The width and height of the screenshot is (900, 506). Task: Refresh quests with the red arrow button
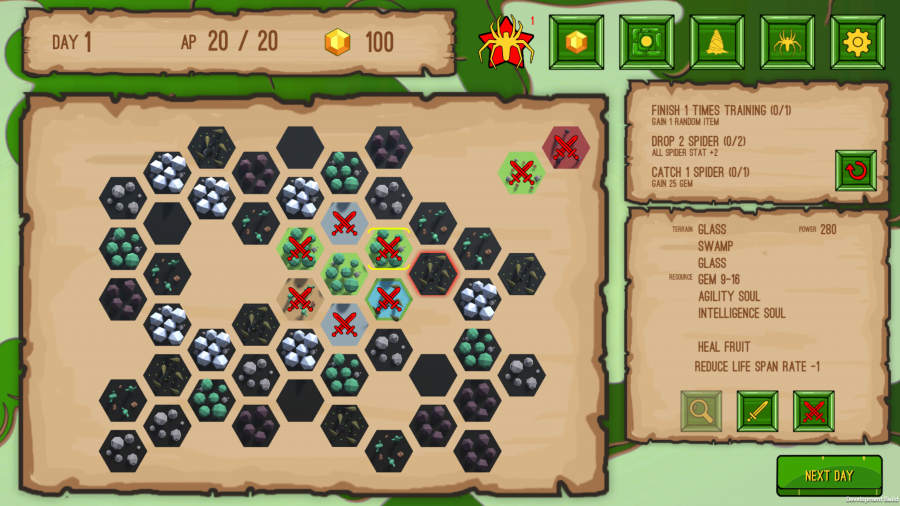(856, 171)
